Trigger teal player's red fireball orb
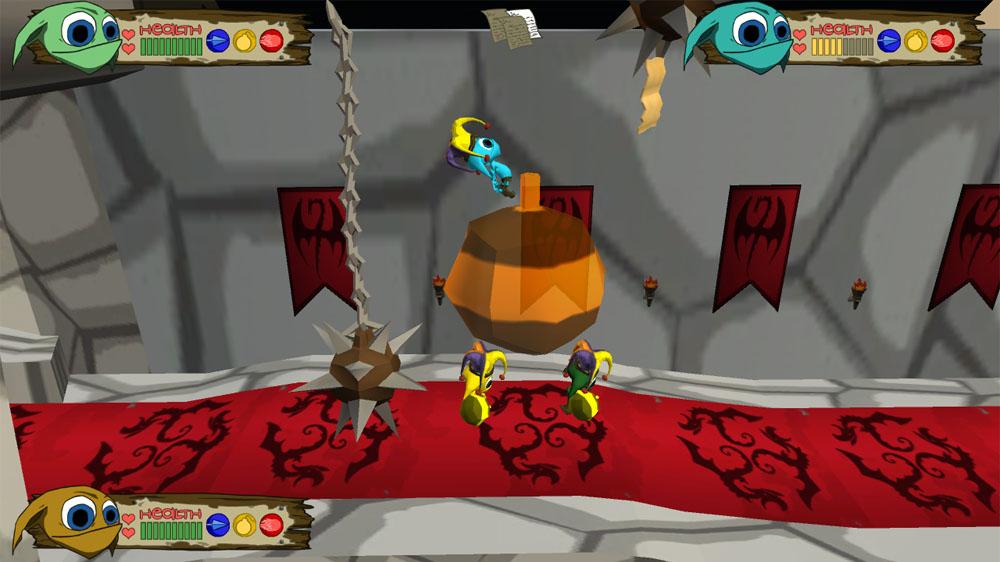Screen dimensions: 1000x562 tap(942, 41)
